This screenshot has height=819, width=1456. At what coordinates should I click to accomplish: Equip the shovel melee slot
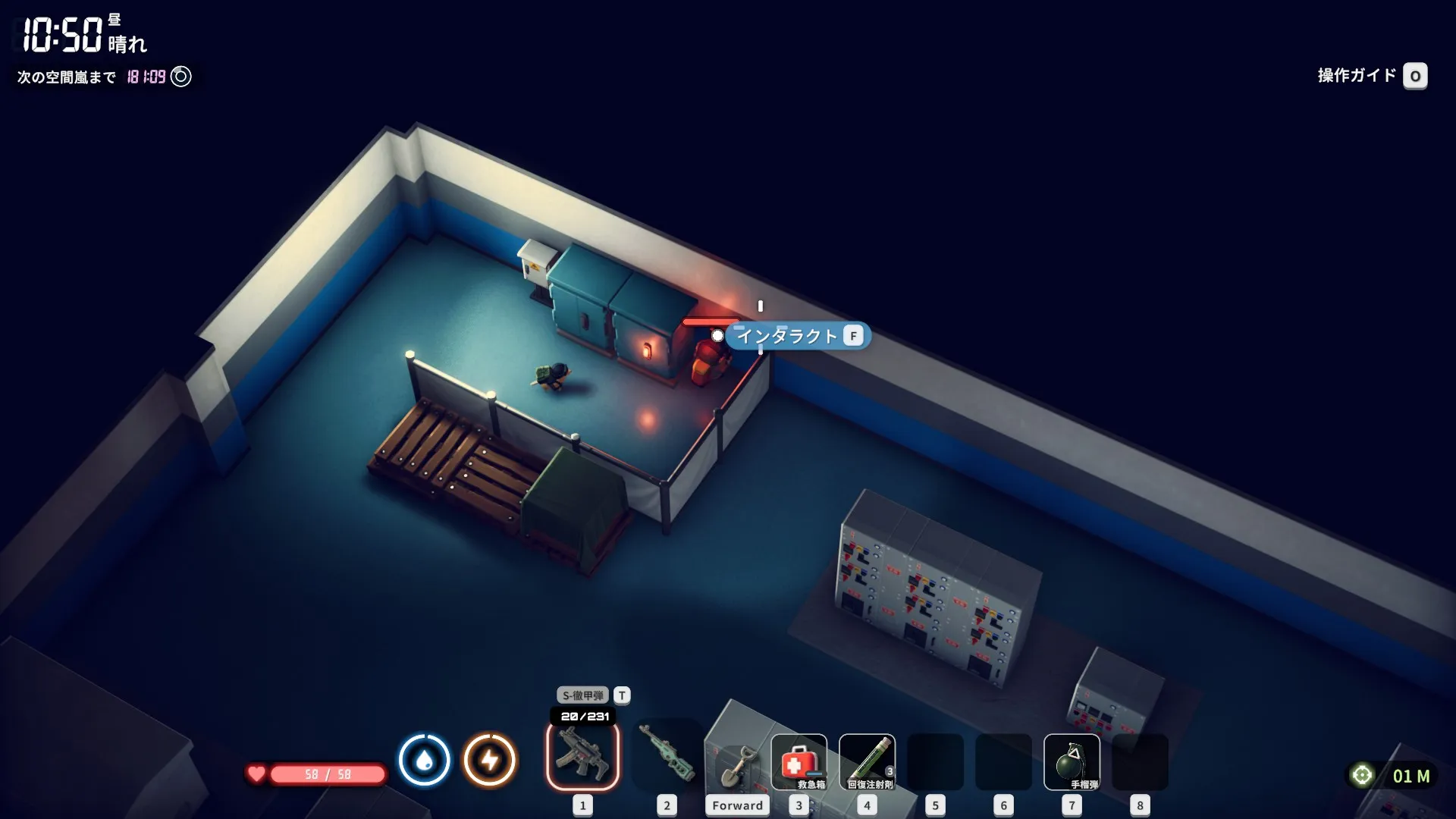[x=736, y=764]
